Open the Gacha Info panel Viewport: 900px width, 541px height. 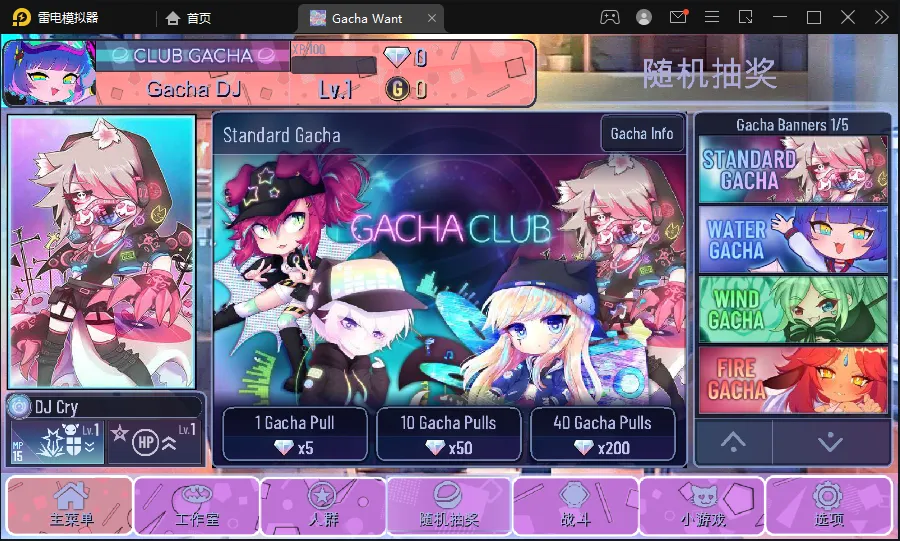642,134
